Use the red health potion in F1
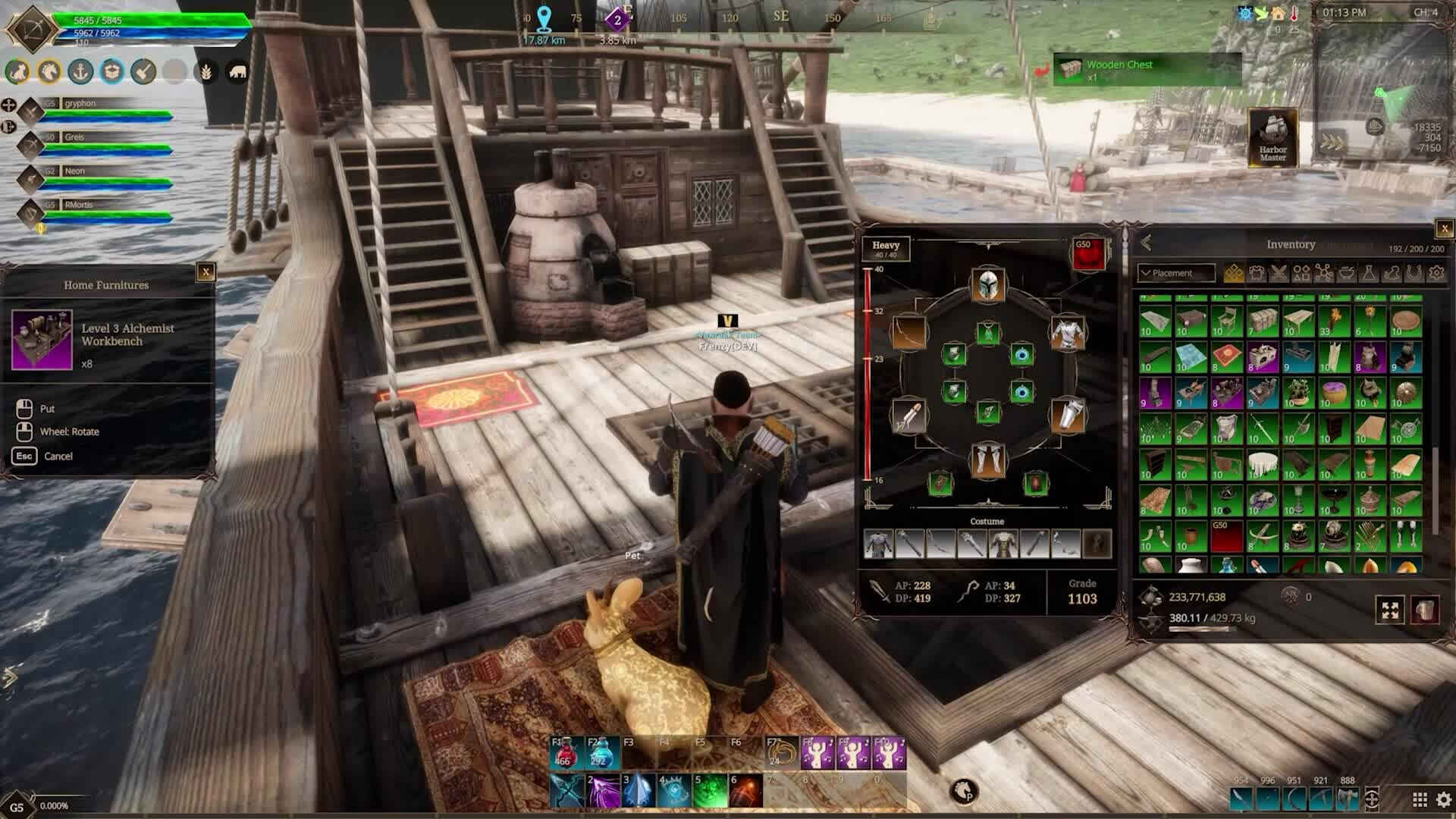The height and width of the screenshot is (819, 1456). tap(566, 753)
